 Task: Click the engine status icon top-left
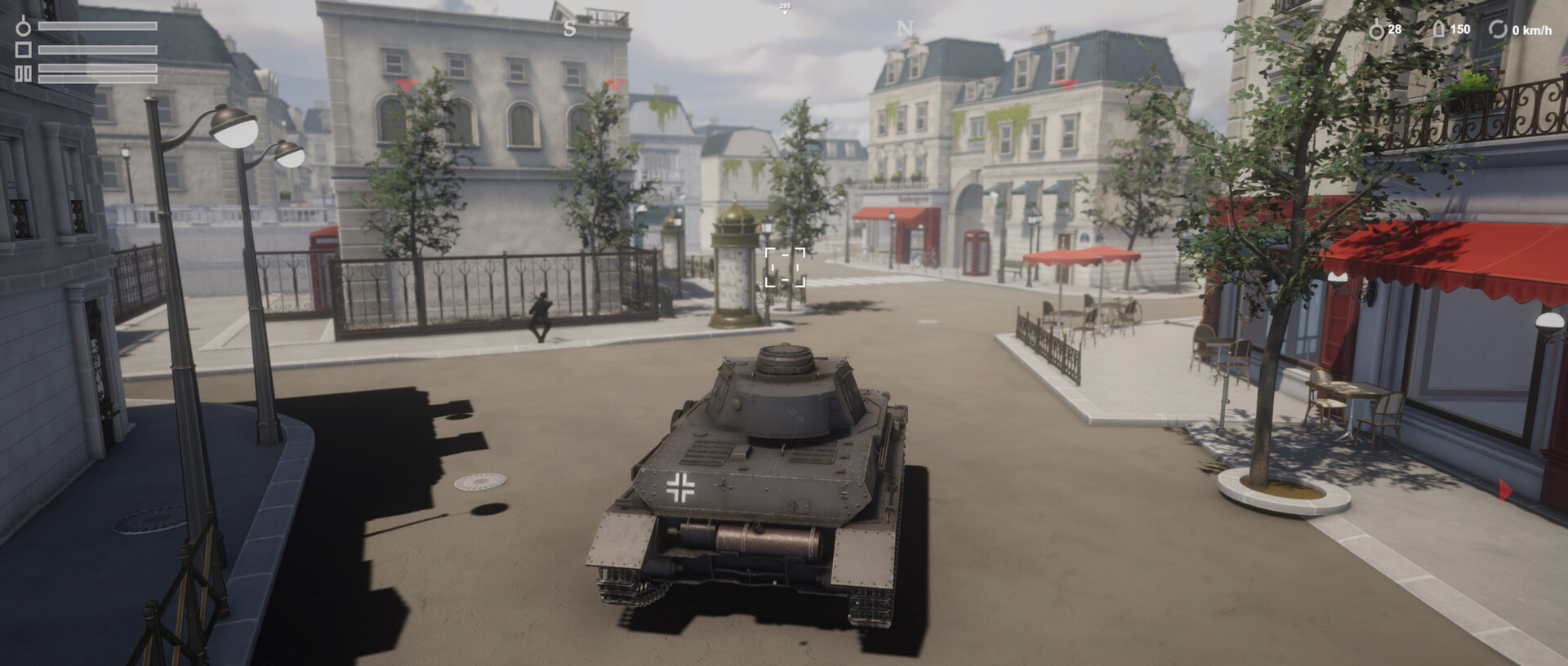coord(23,28)
